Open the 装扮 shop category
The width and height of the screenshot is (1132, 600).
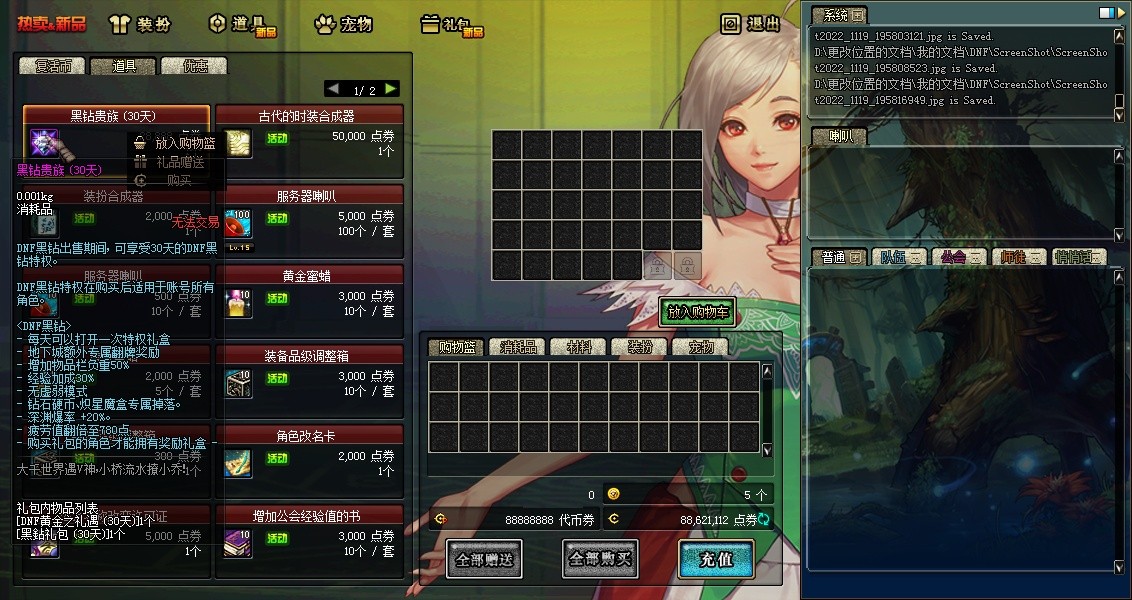click(138, 24)
